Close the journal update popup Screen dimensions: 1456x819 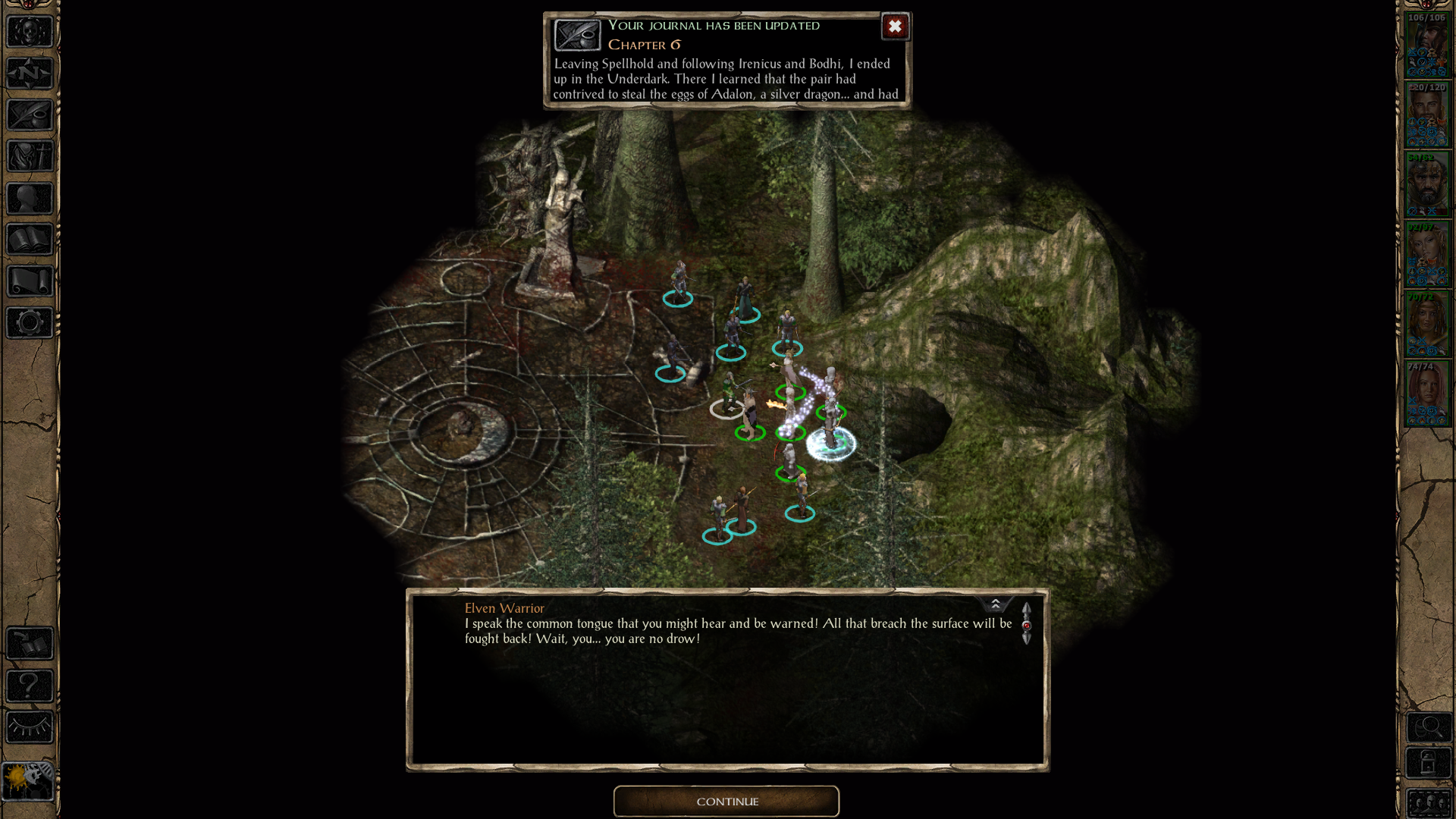point(895,27)
